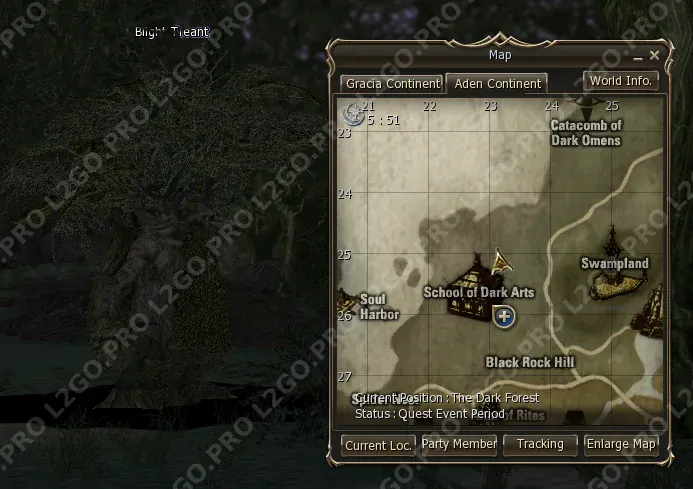Open the World Info. panel

(621, 80)
